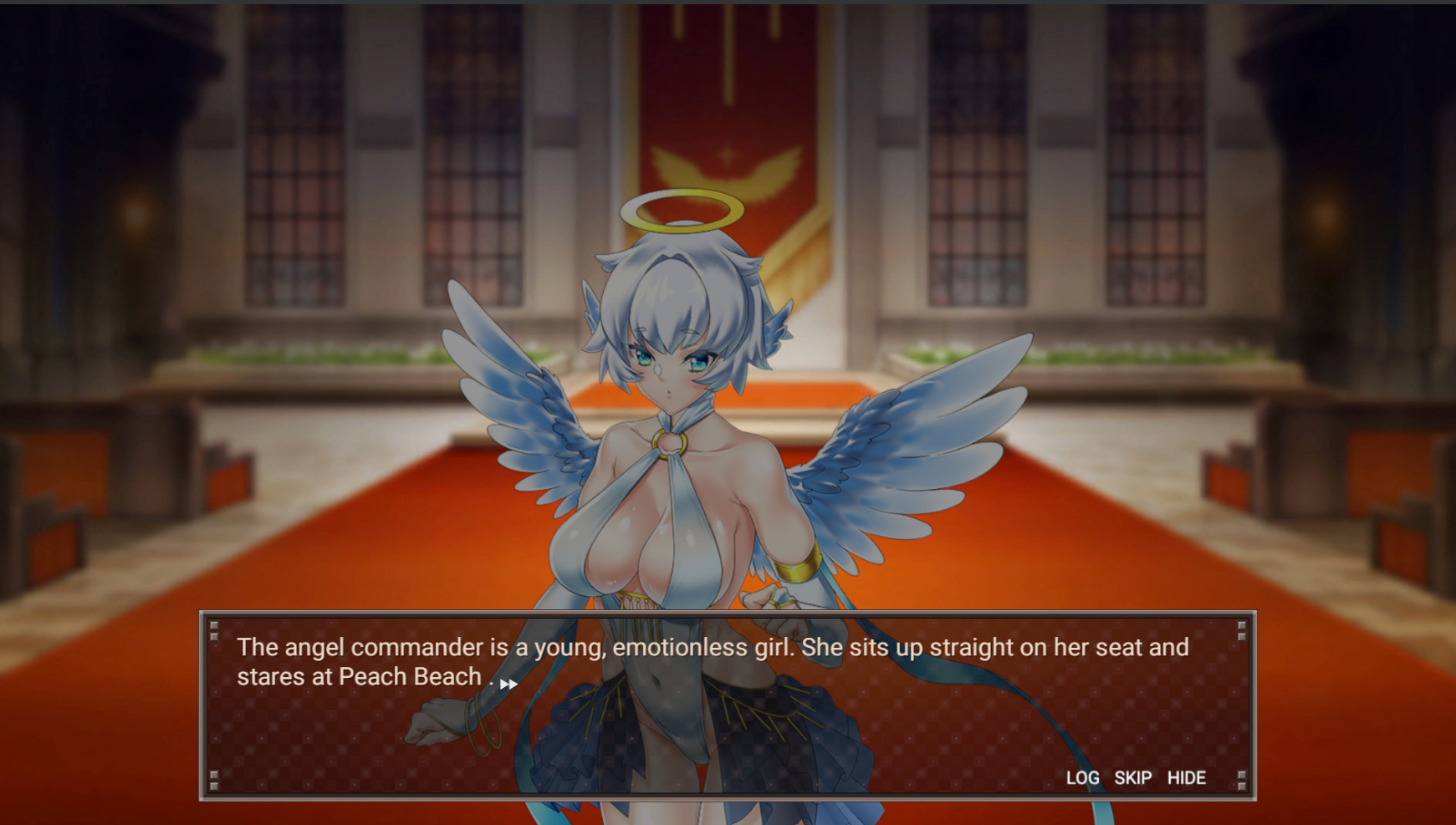Skip the dialogue with SKIP
Viewport: 1456px width, 825px height.
coord(1132,778)
